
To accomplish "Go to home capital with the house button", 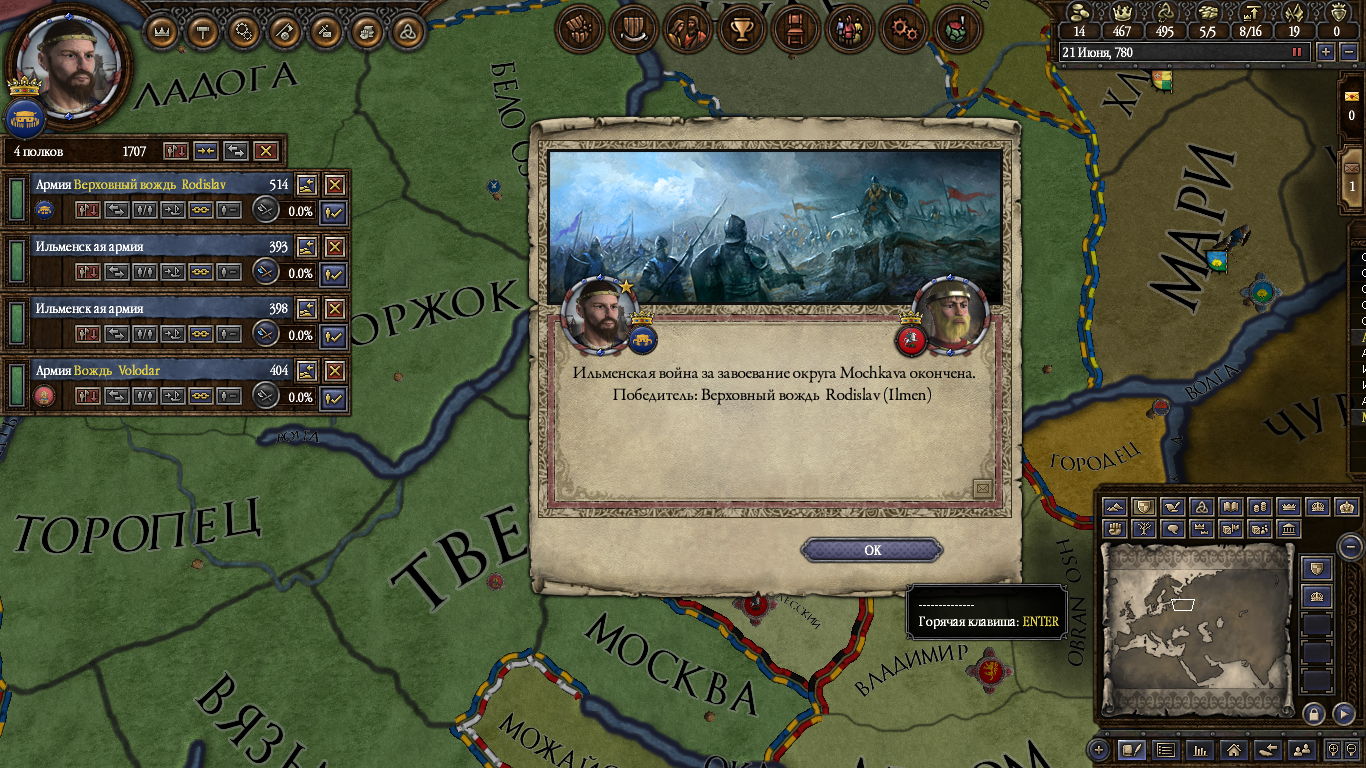I will tap(1234, 748).
